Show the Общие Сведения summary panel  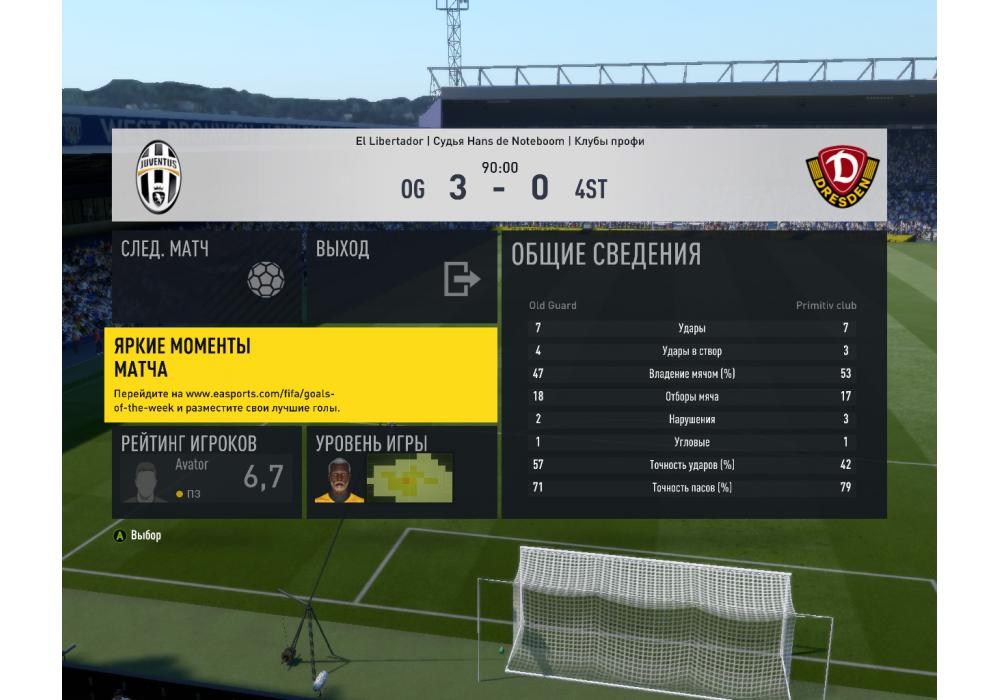click(693, 376)
